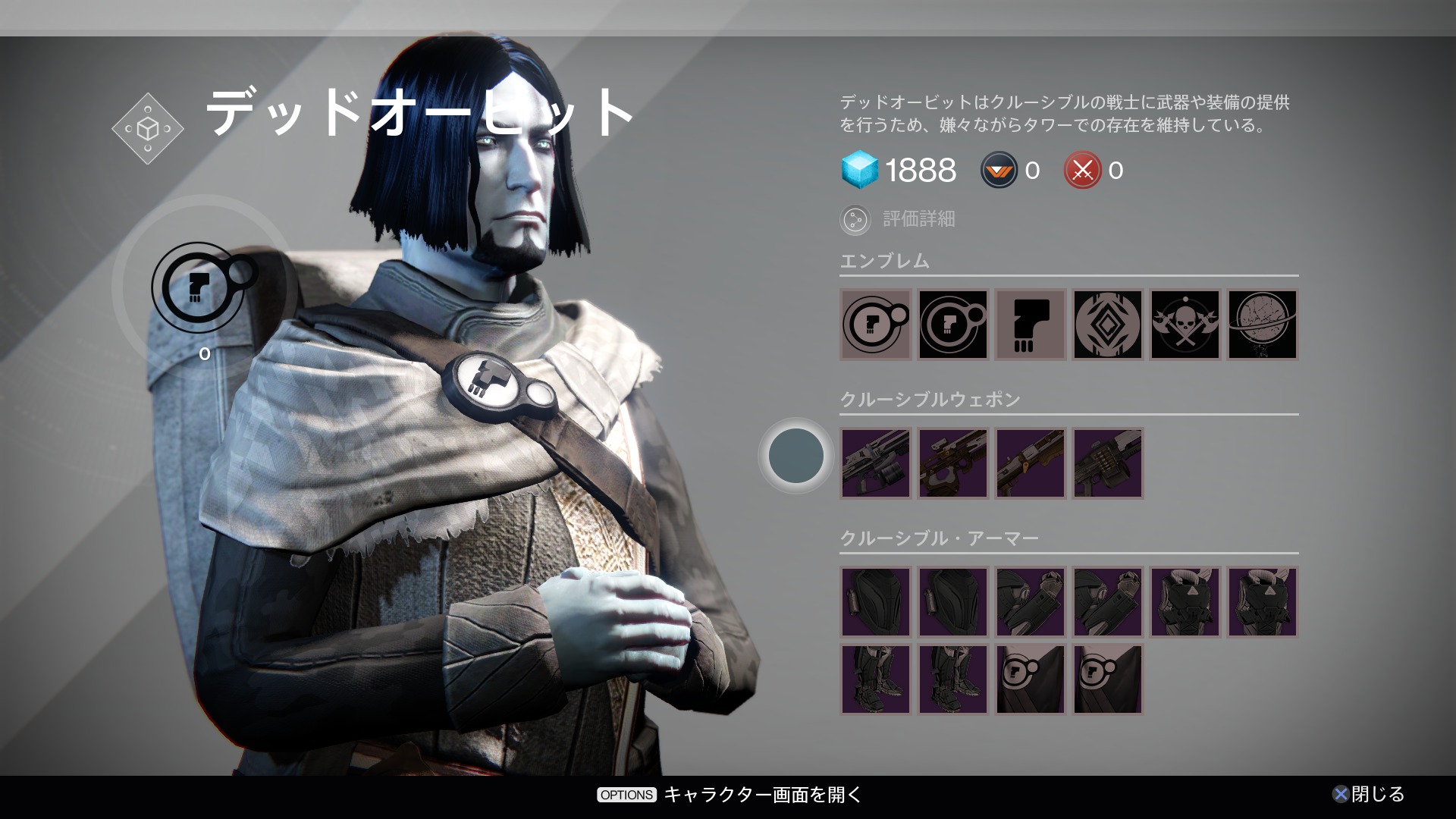Pick the emblem showing only the Dead Orbit glyph

click(1030, 325)
